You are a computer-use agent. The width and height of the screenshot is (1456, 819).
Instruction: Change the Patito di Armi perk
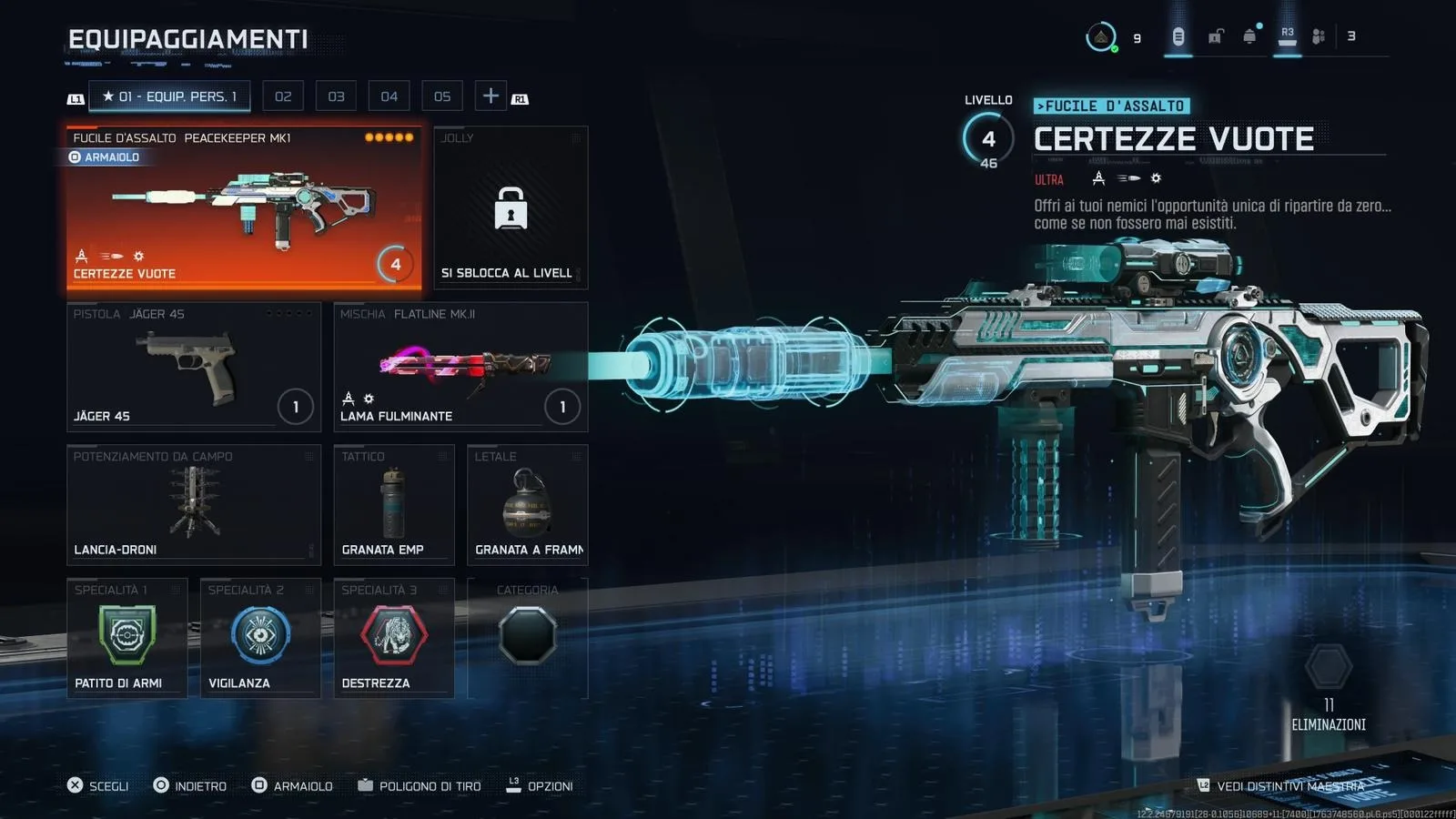(x=127, y=638)
